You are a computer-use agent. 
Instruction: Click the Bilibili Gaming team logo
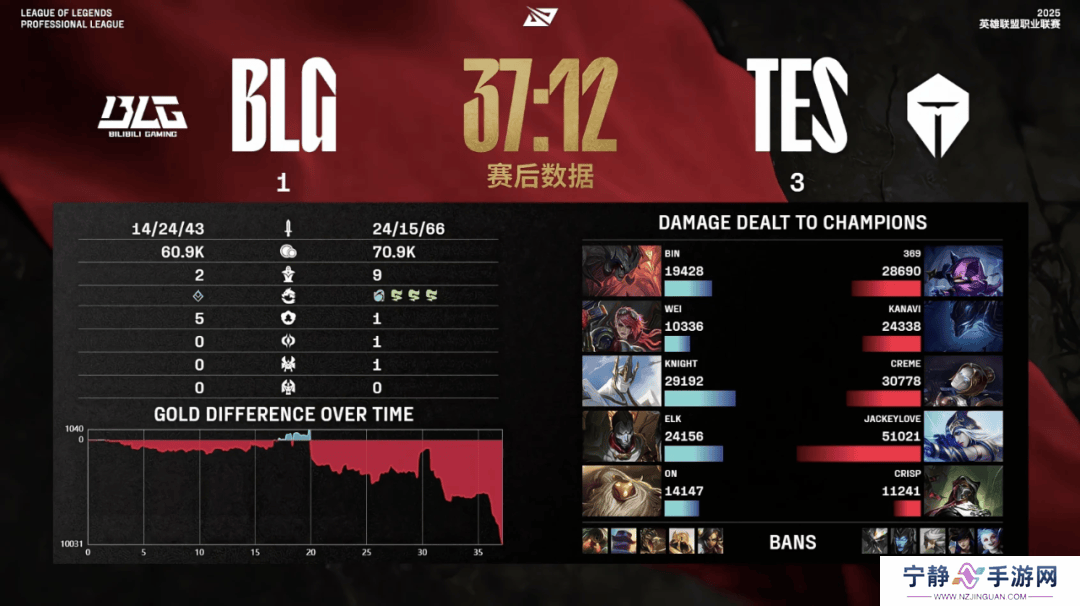coord(142,115)
